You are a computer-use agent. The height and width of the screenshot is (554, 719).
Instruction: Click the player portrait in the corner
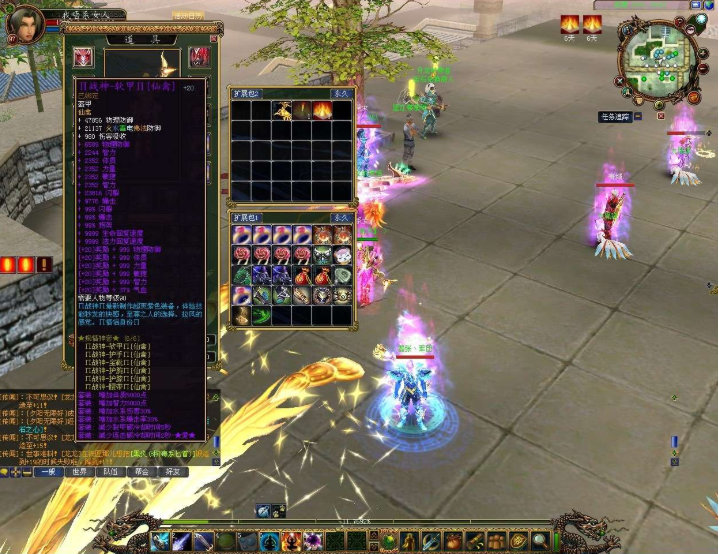(x=27, y=22)
